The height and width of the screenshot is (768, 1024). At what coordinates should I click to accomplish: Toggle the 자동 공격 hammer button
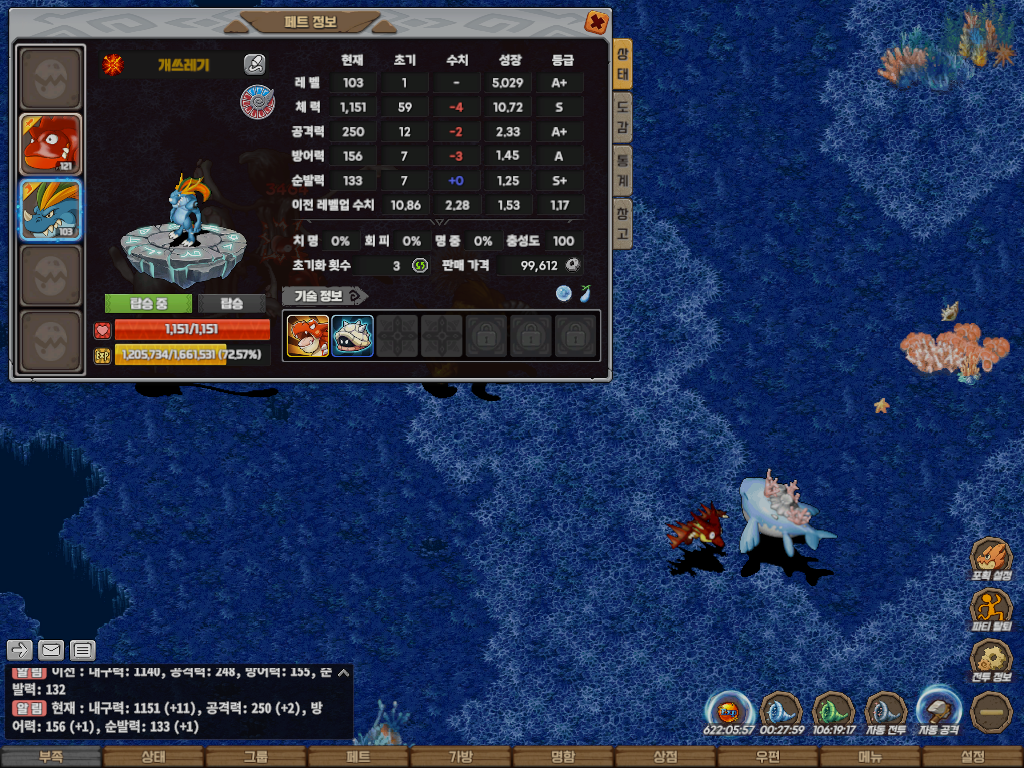click(x=939, y=710)
